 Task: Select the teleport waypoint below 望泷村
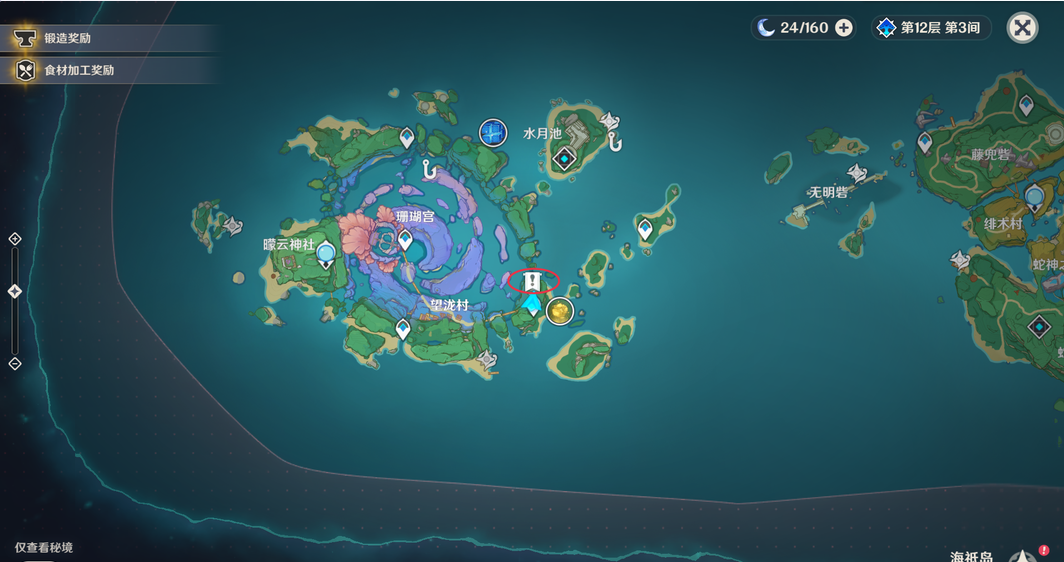click(x=403, y=329)
